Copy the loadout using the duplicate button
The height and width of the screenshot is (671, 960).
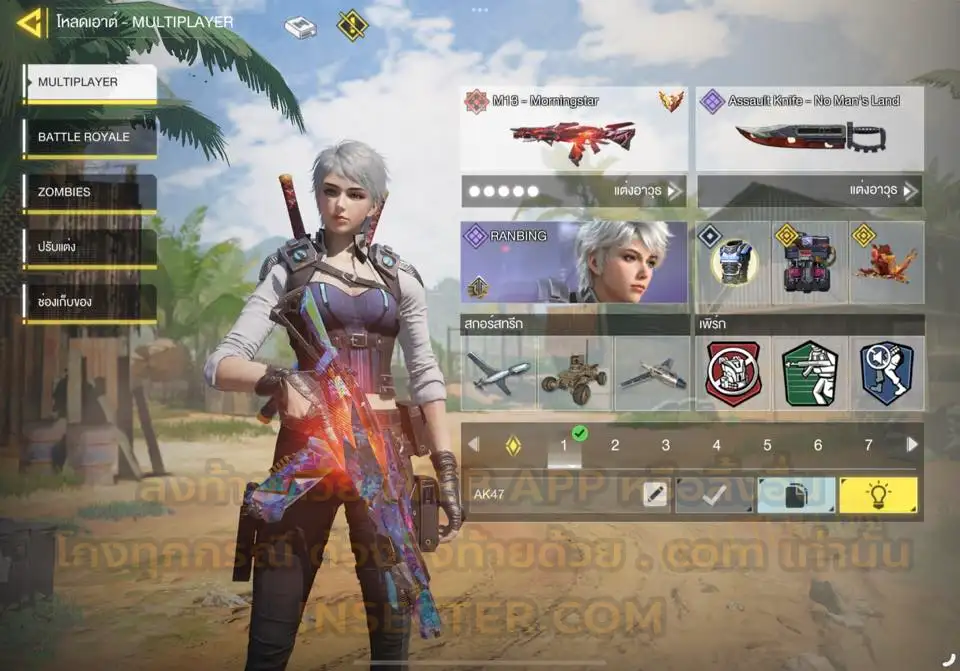coord(796,495)
